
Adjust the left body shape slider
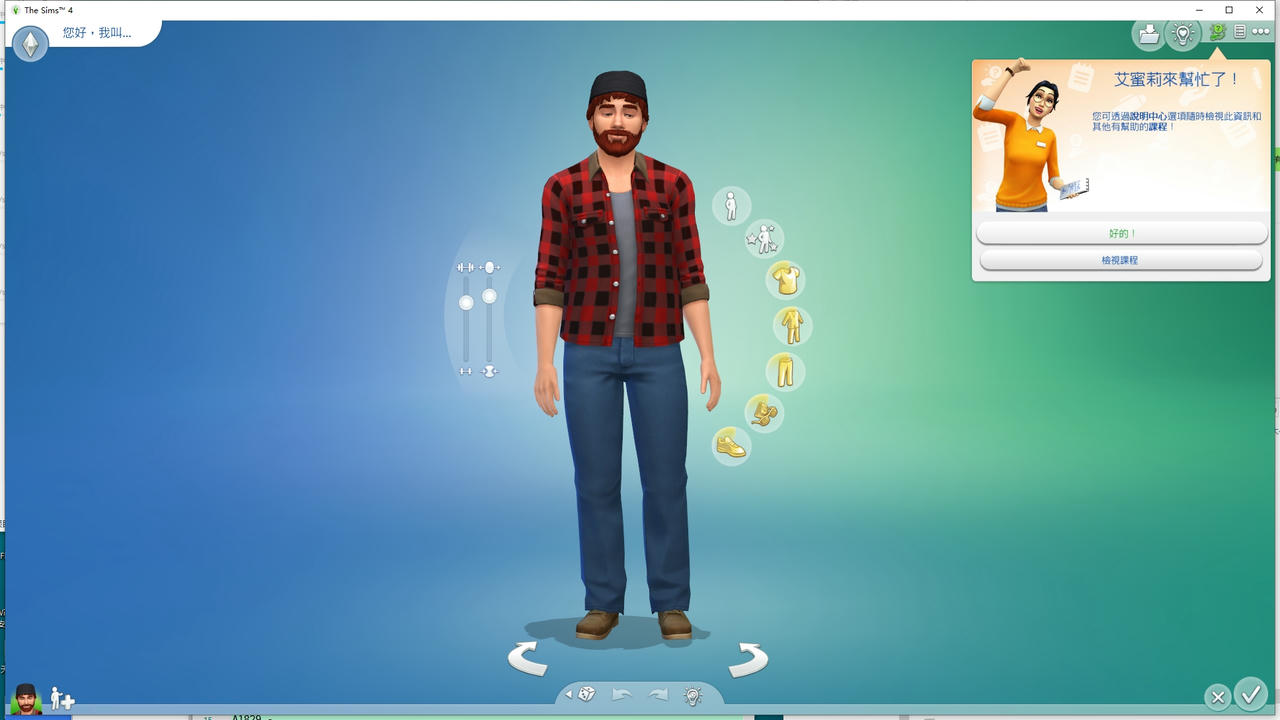pos(466,300)
